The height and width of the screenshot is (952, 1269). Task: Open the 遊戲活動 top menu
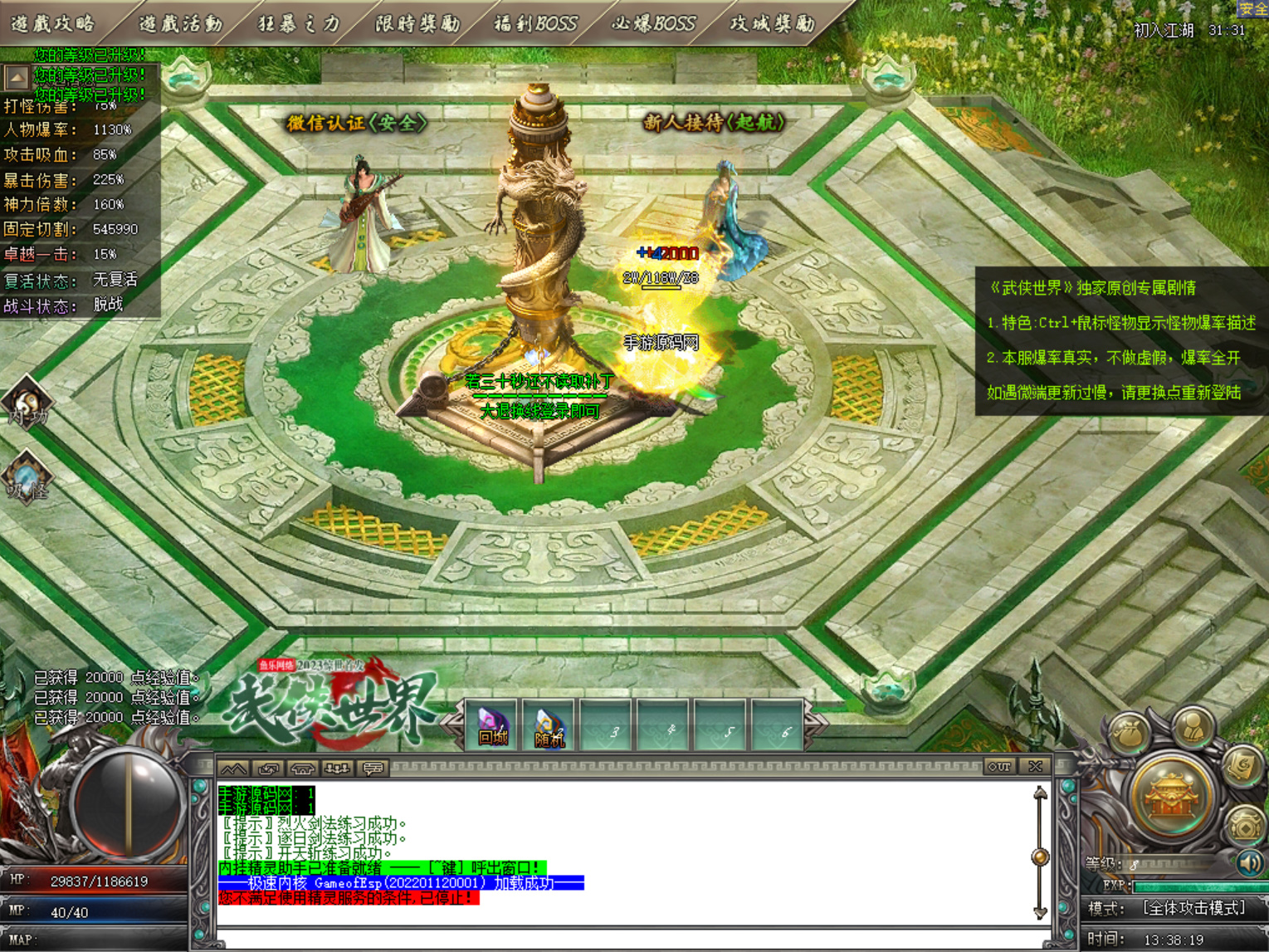(180, 23)
